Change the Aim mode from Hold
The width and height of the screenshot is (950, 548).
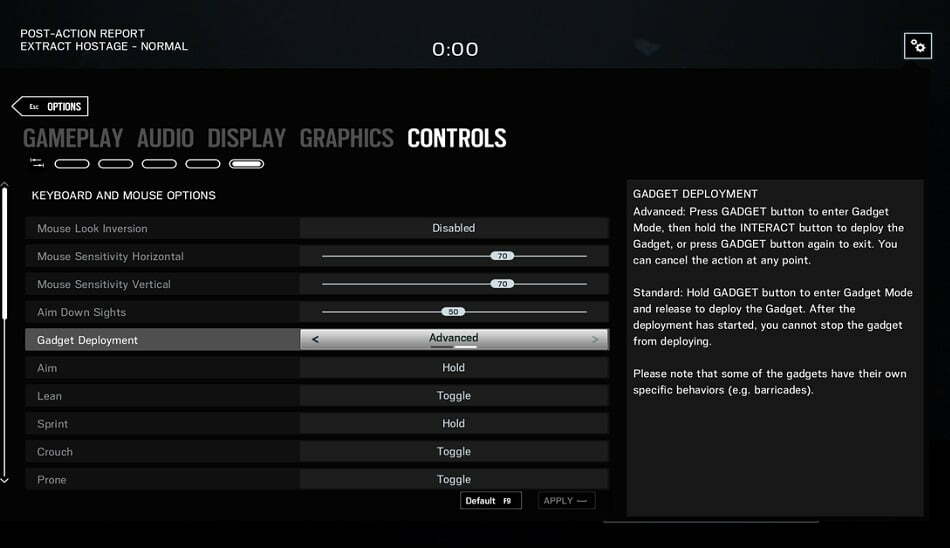click(x=453, y=368)
